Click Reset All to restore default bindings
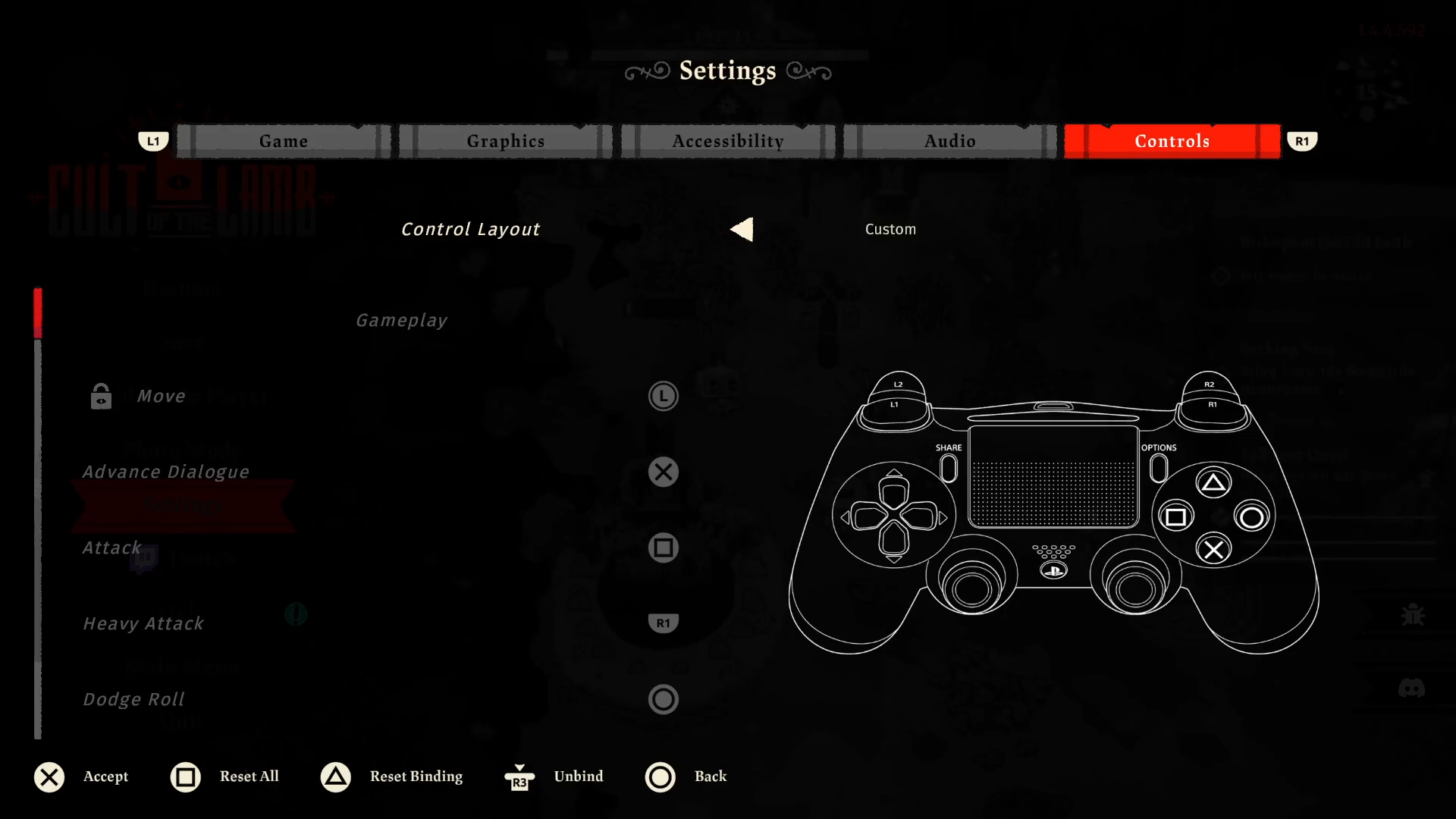This screenshot has width=1456, height=819. [225, 777]
